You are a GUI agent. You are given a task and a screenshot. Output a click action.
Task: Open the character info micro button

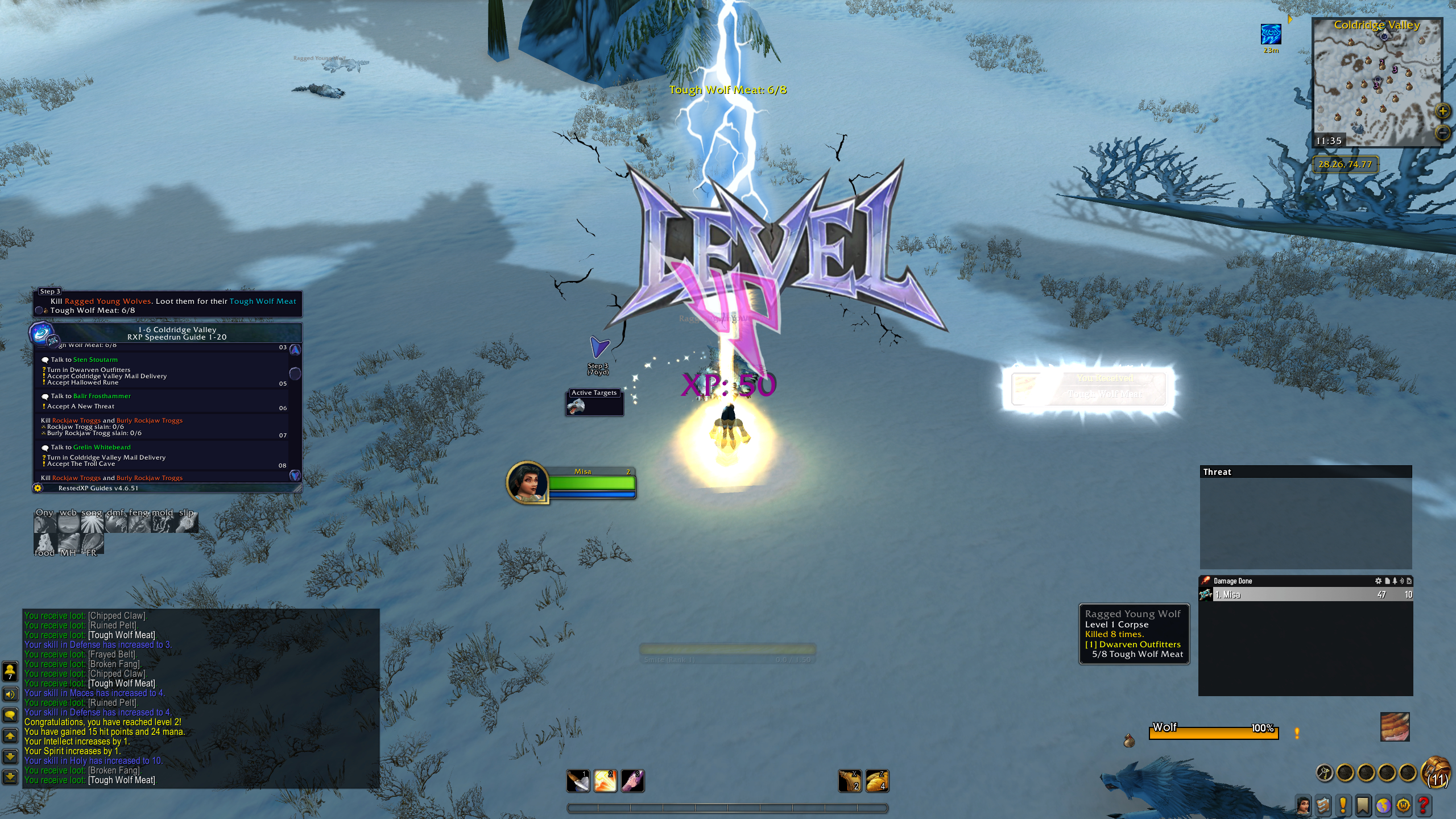[x=1303, y=805]
